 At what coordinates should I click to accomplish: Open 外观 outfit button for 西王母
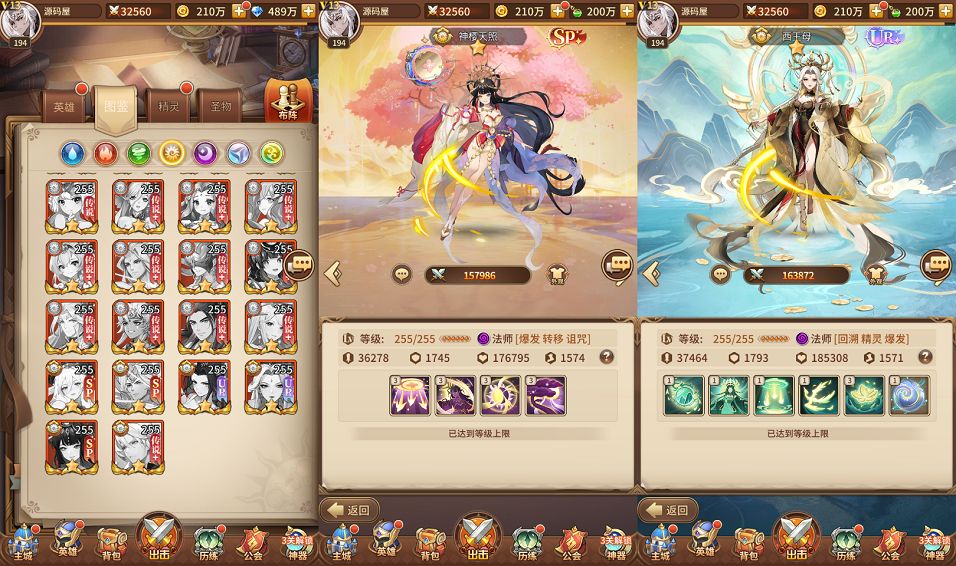pyautogui.click(x=876, y=274)
